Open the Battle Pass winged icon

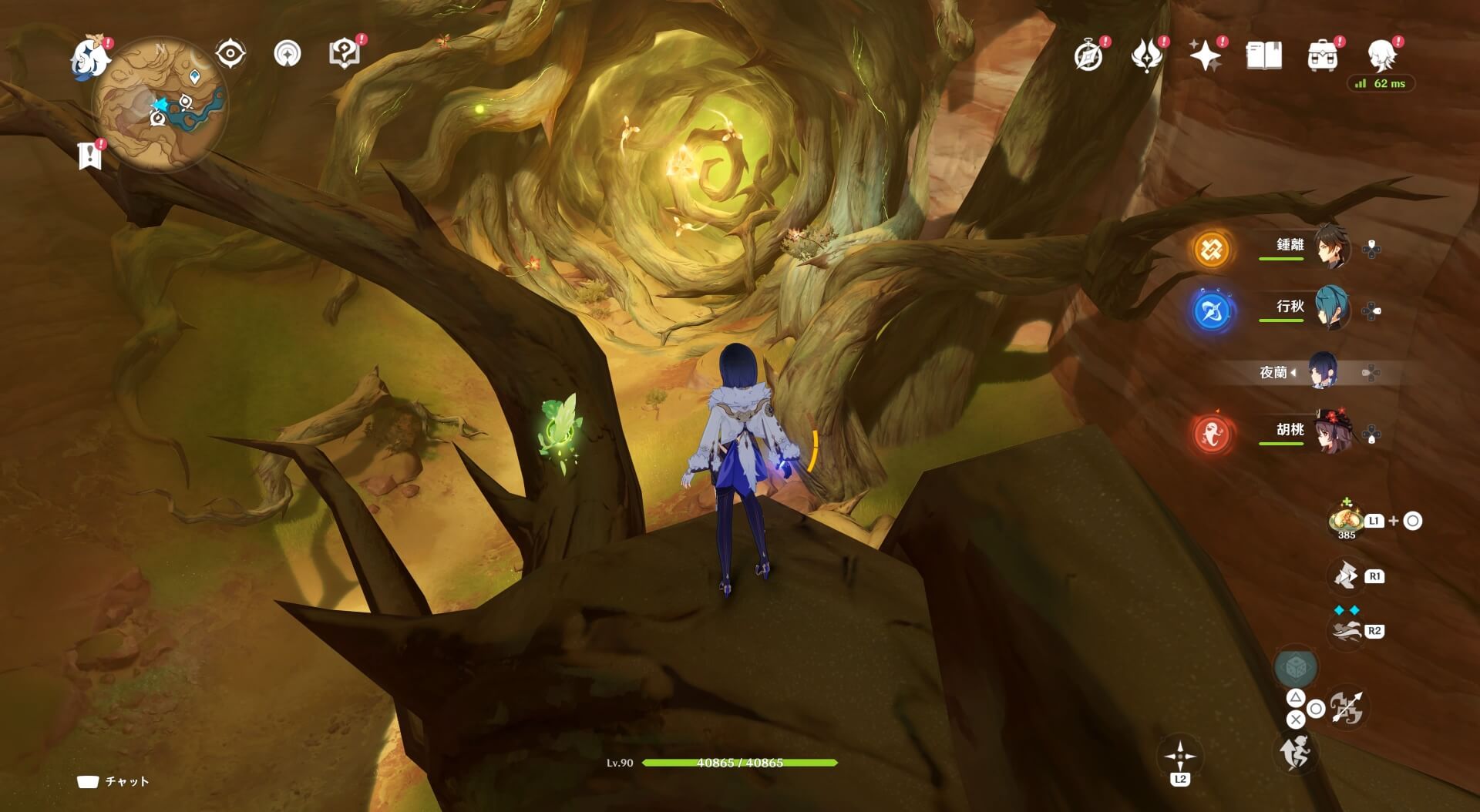(1146, 56)
